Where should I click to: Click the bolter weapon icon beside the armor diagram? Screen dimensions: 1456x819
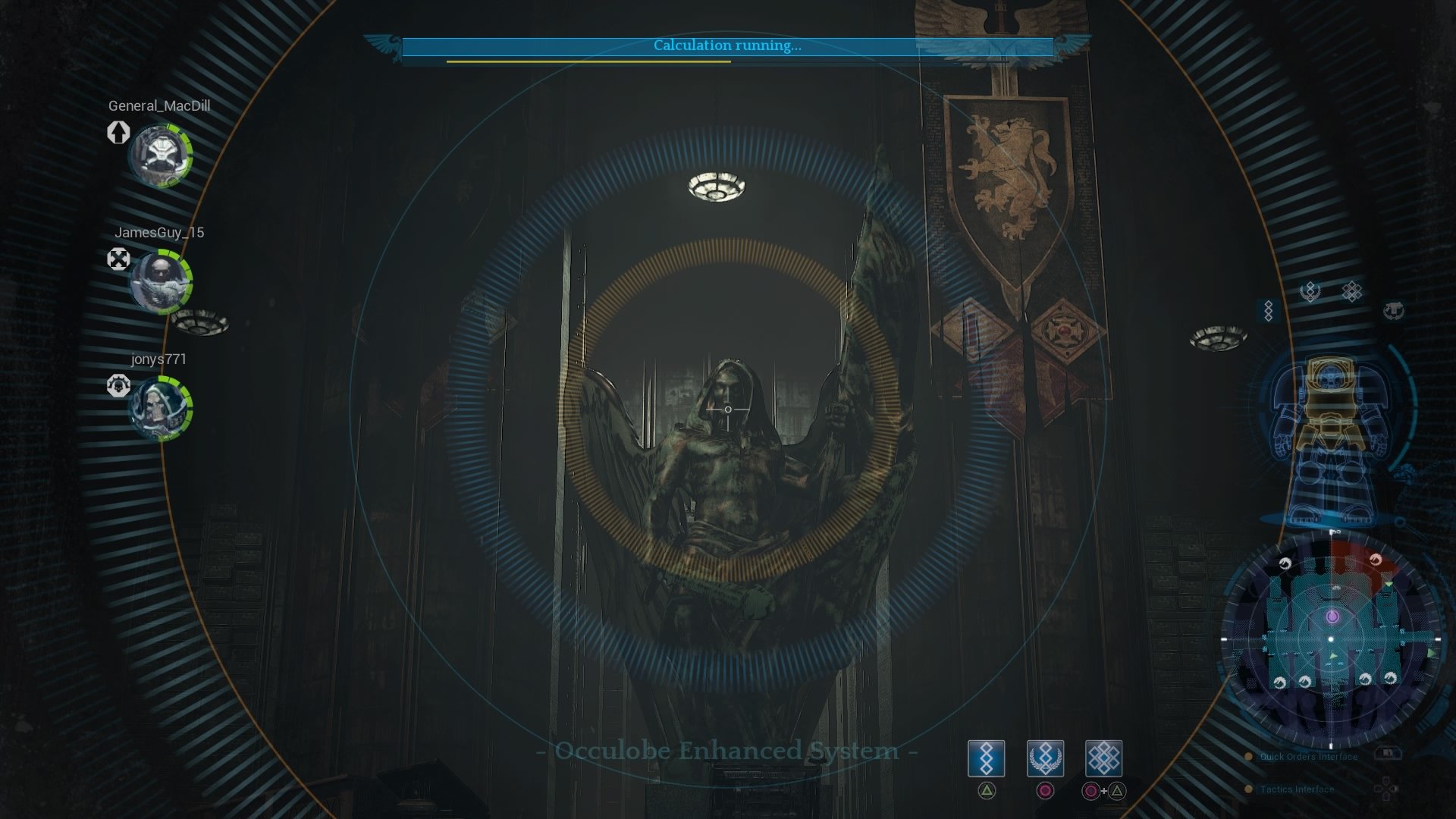coord(1394,311)
